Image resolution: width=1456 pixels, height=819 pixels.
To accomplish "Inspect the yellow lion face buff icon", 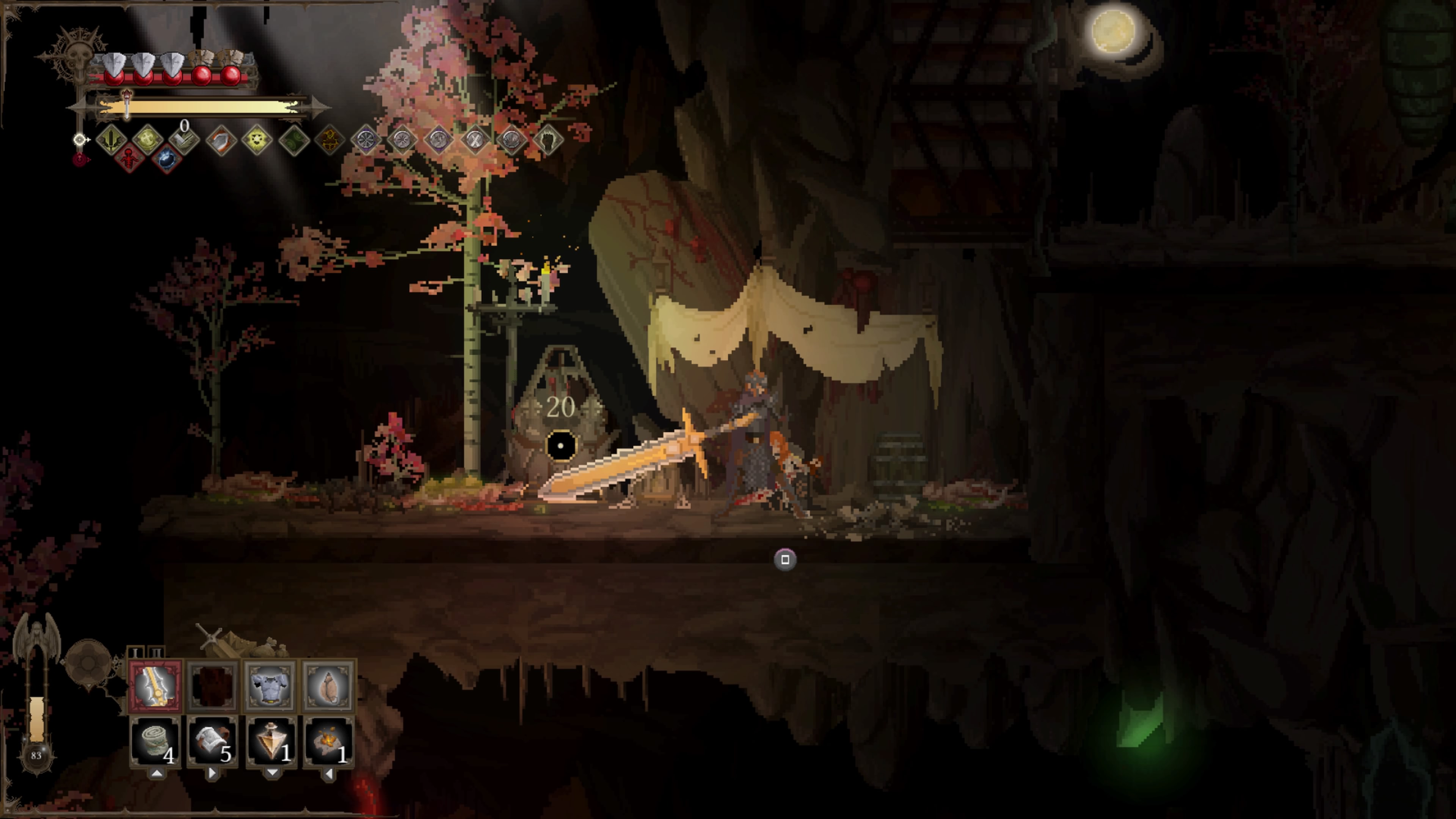I will (x=257, y=139).
